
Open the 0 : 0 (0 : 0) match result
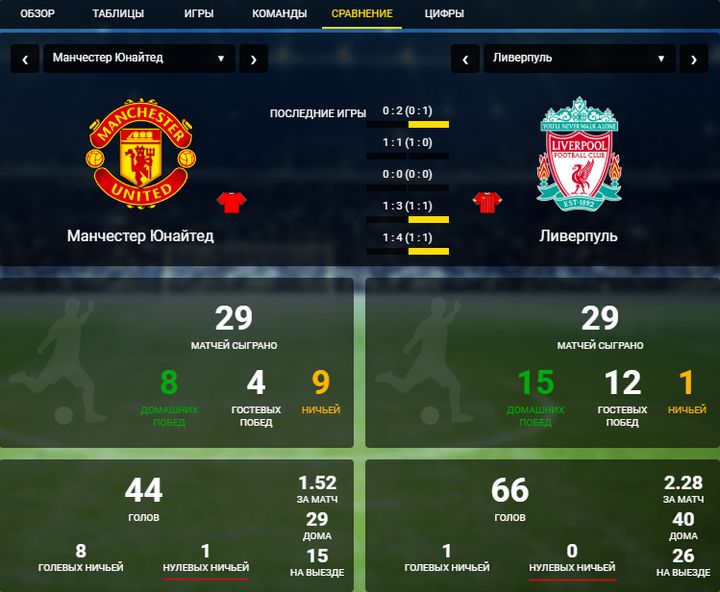click(x=407, y=174)
